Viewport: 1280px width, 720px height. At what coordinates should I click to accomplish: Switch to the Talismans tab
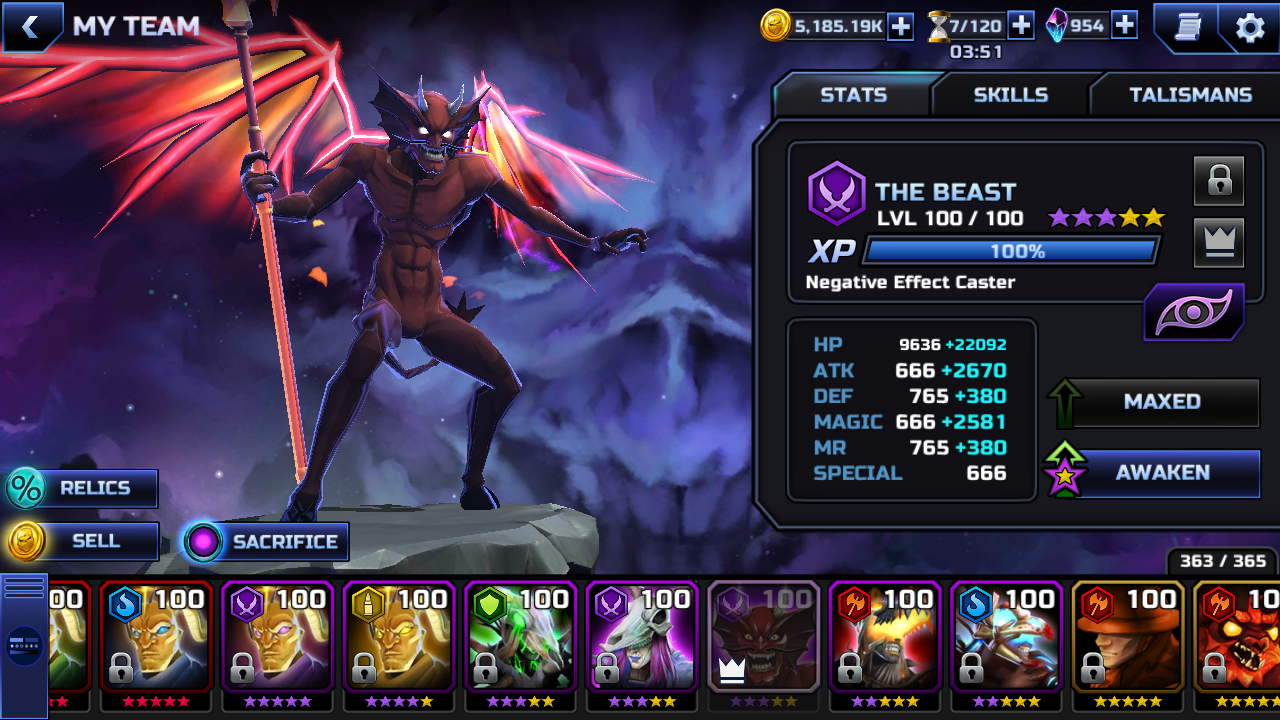tap(1190, 95)
